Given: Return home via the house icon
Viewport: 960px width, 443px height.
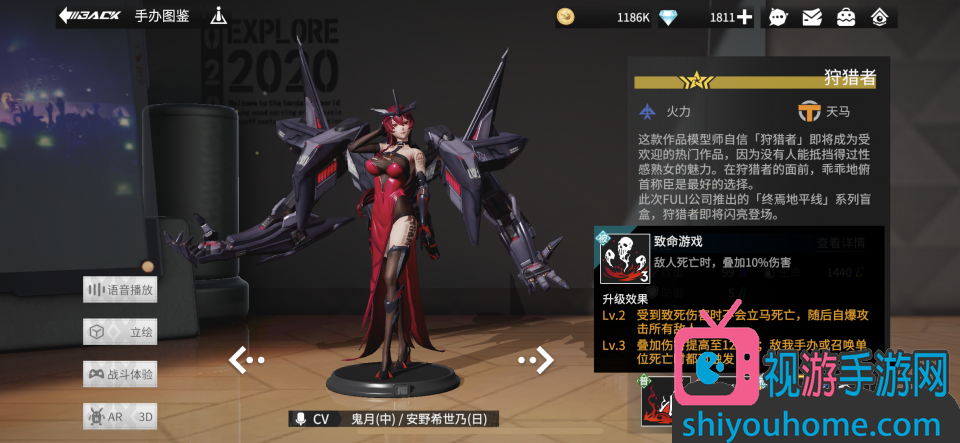Looking at the screenshot, I should point(879,17).
